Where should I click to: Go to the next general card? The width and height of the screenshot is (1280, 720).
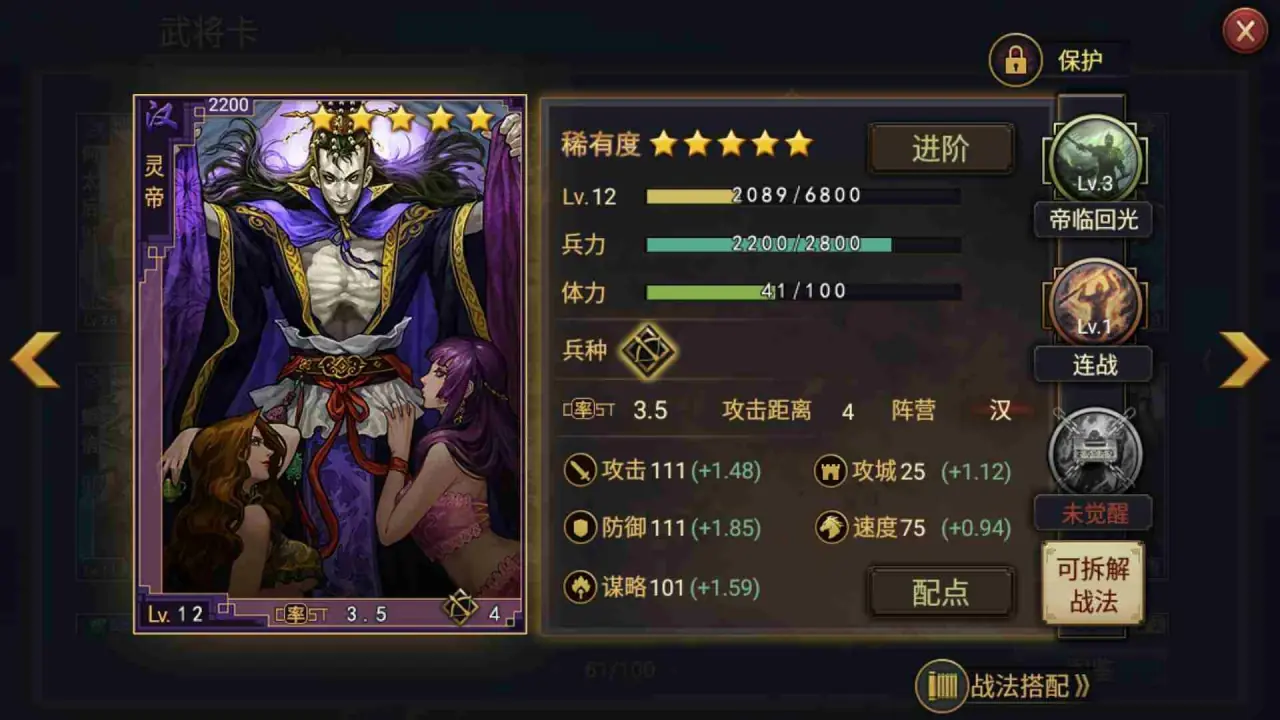(1244, 358)
